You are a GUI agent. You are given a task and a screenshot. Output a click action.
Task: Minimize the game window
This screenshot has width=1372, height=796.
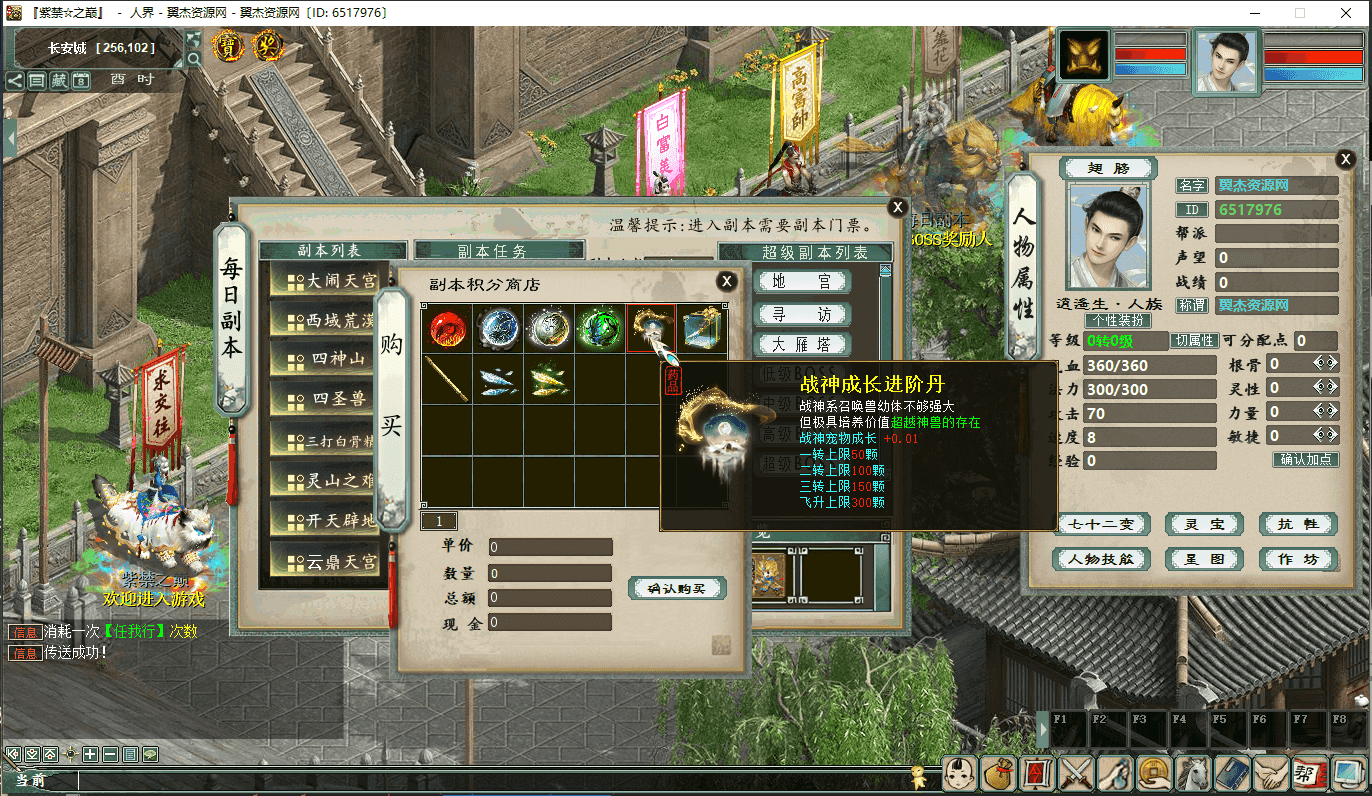1254,13
